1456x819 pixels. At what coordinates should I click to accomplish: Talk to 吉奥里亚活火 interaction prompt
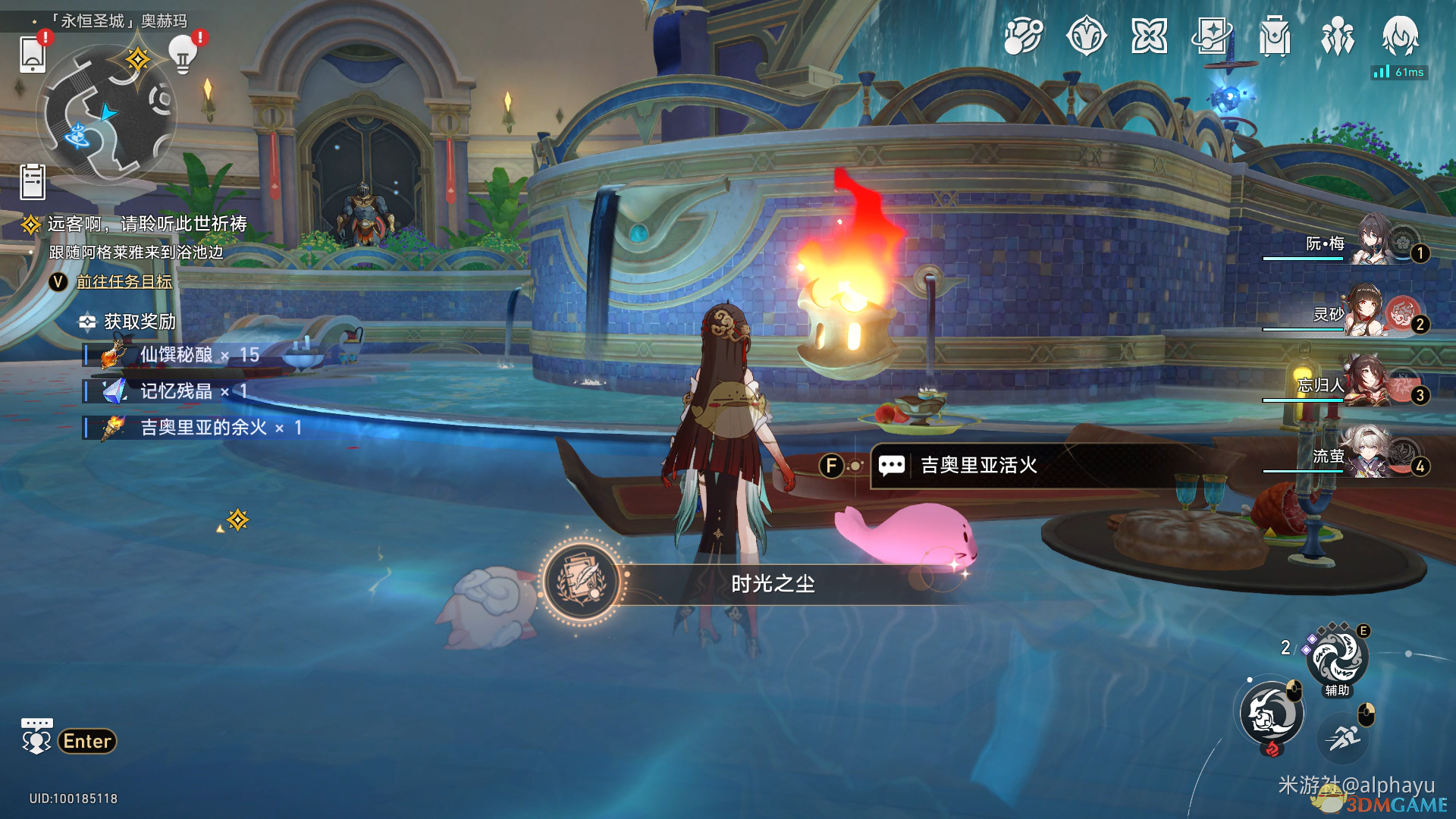click(x=978, y=465)
